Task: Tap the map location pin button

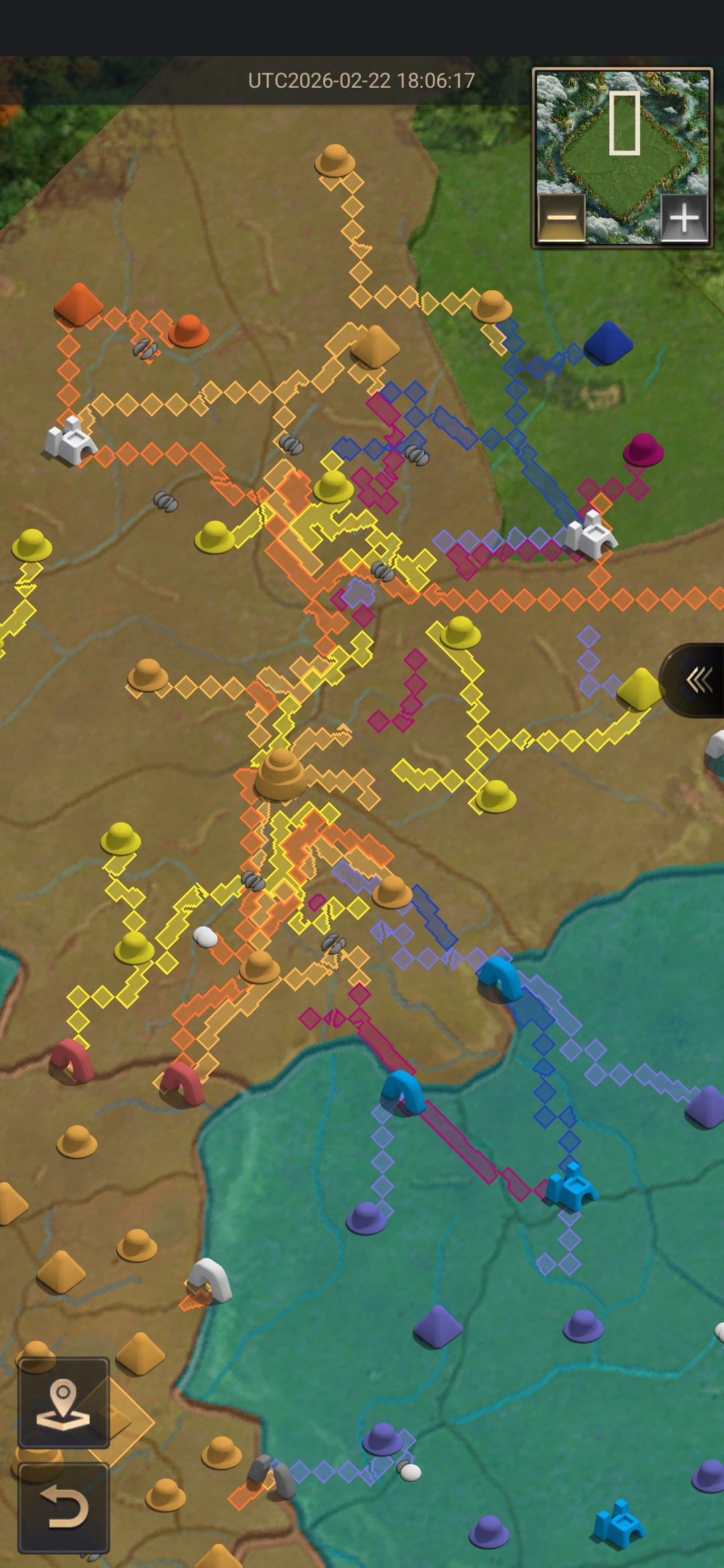Action: point(64,1402)
